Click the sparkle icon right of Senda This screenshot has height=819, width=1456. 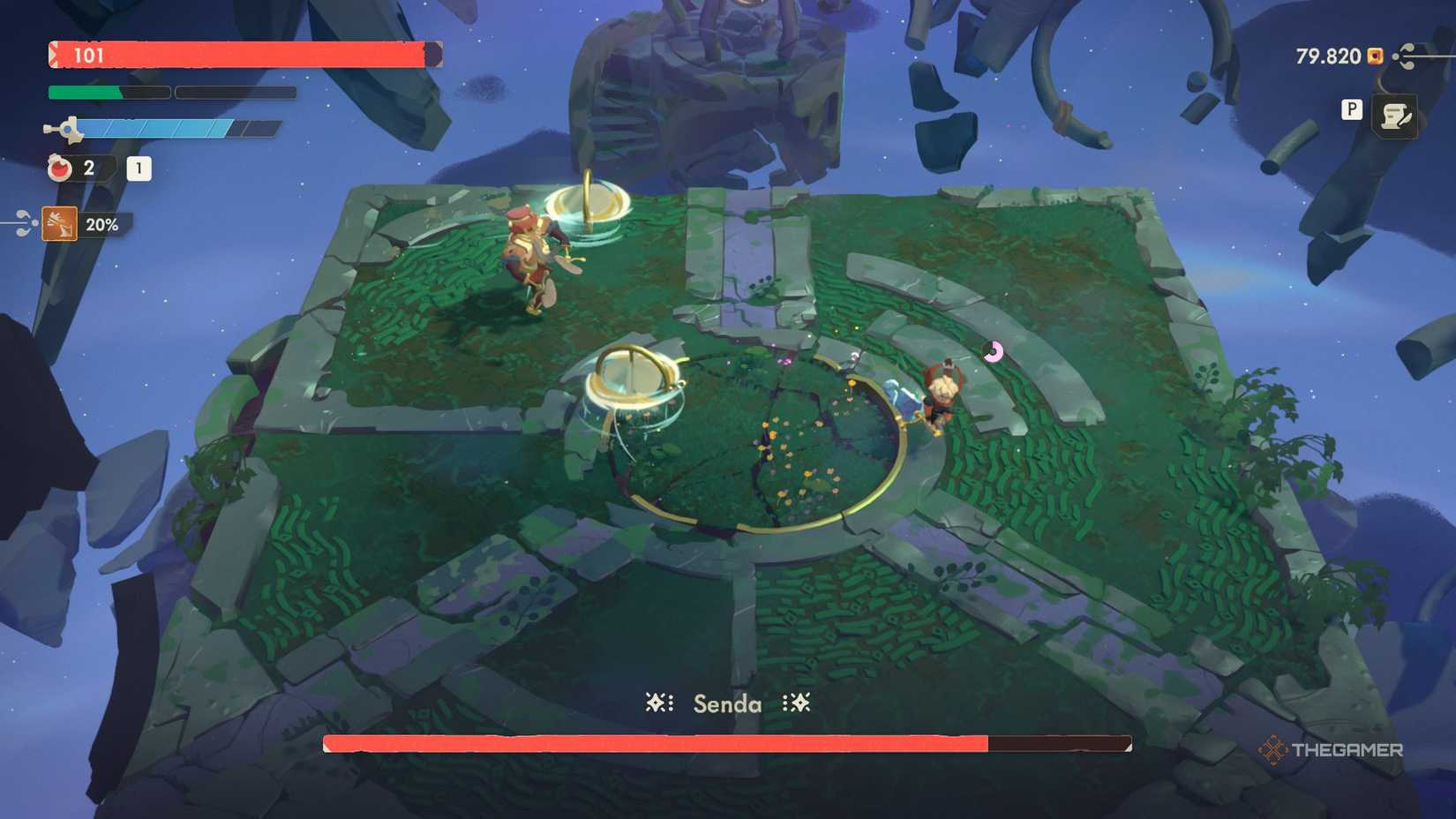click(x=799, y=703)
